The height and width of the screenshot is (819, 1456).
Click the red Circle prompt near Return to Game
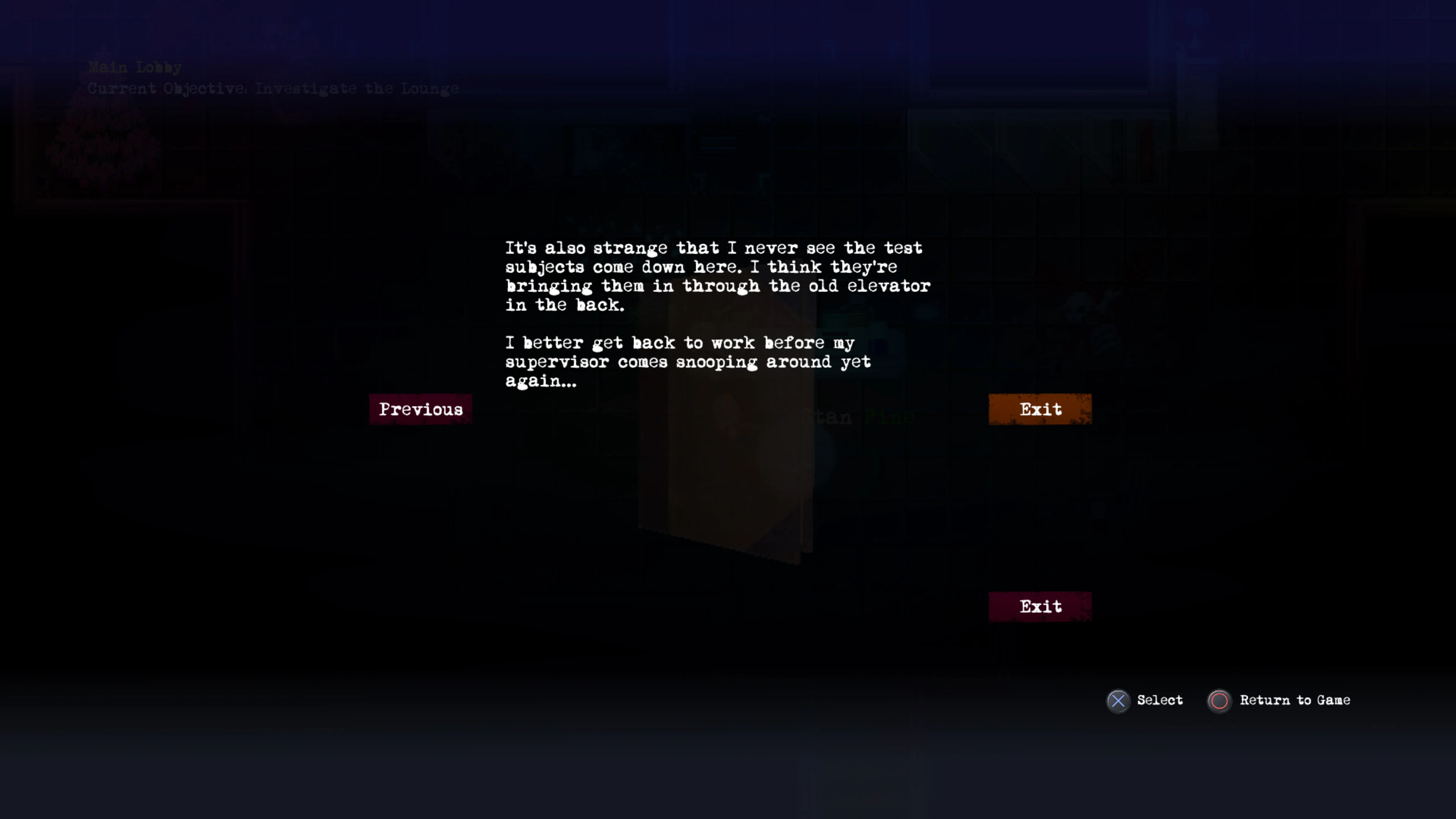pyautogui.click(x=1219, y=701)
